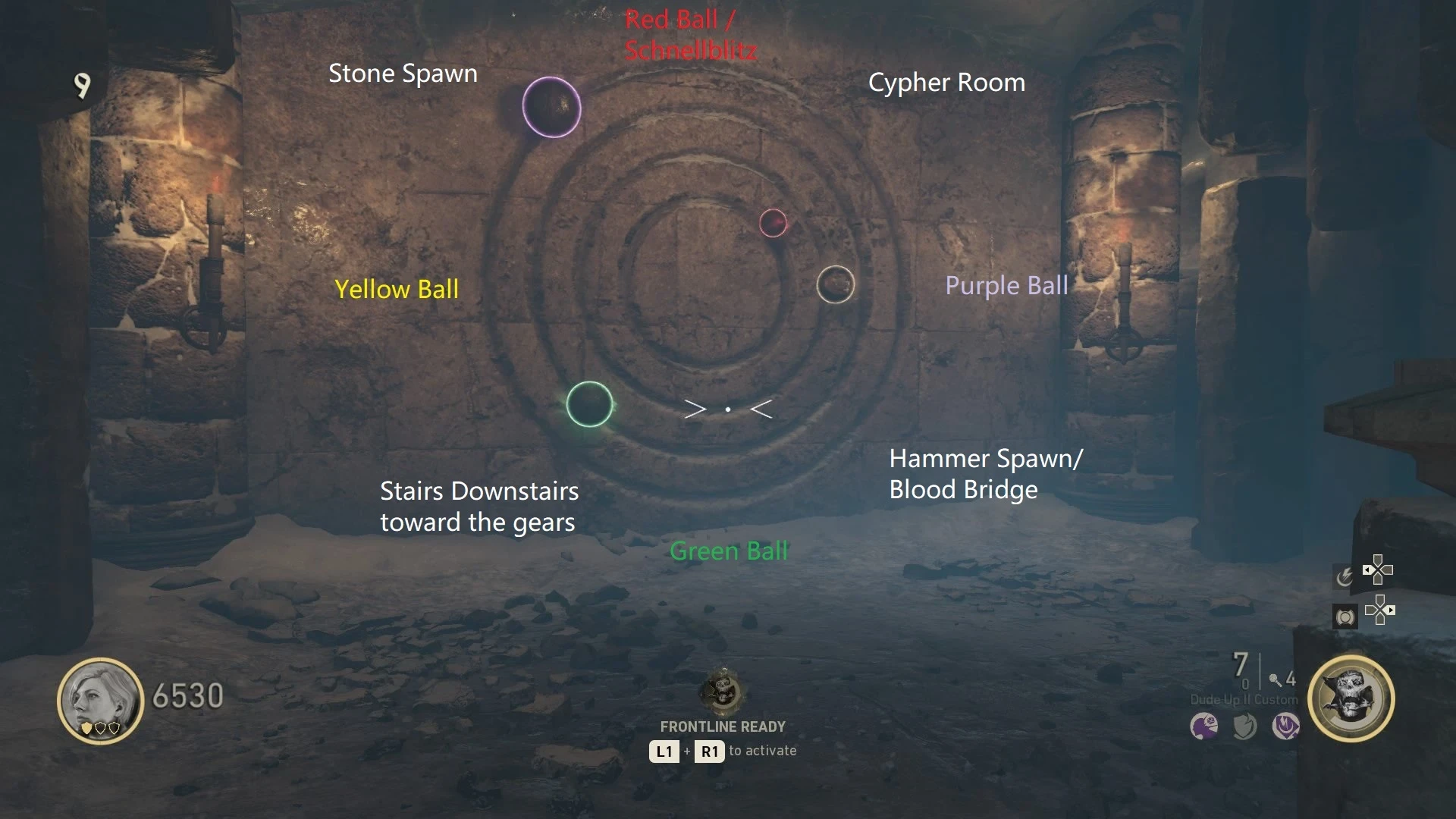1456x819 pixels.
Task: Select the purple M crescent perk icon
Action: click(x=1285, y=726)
